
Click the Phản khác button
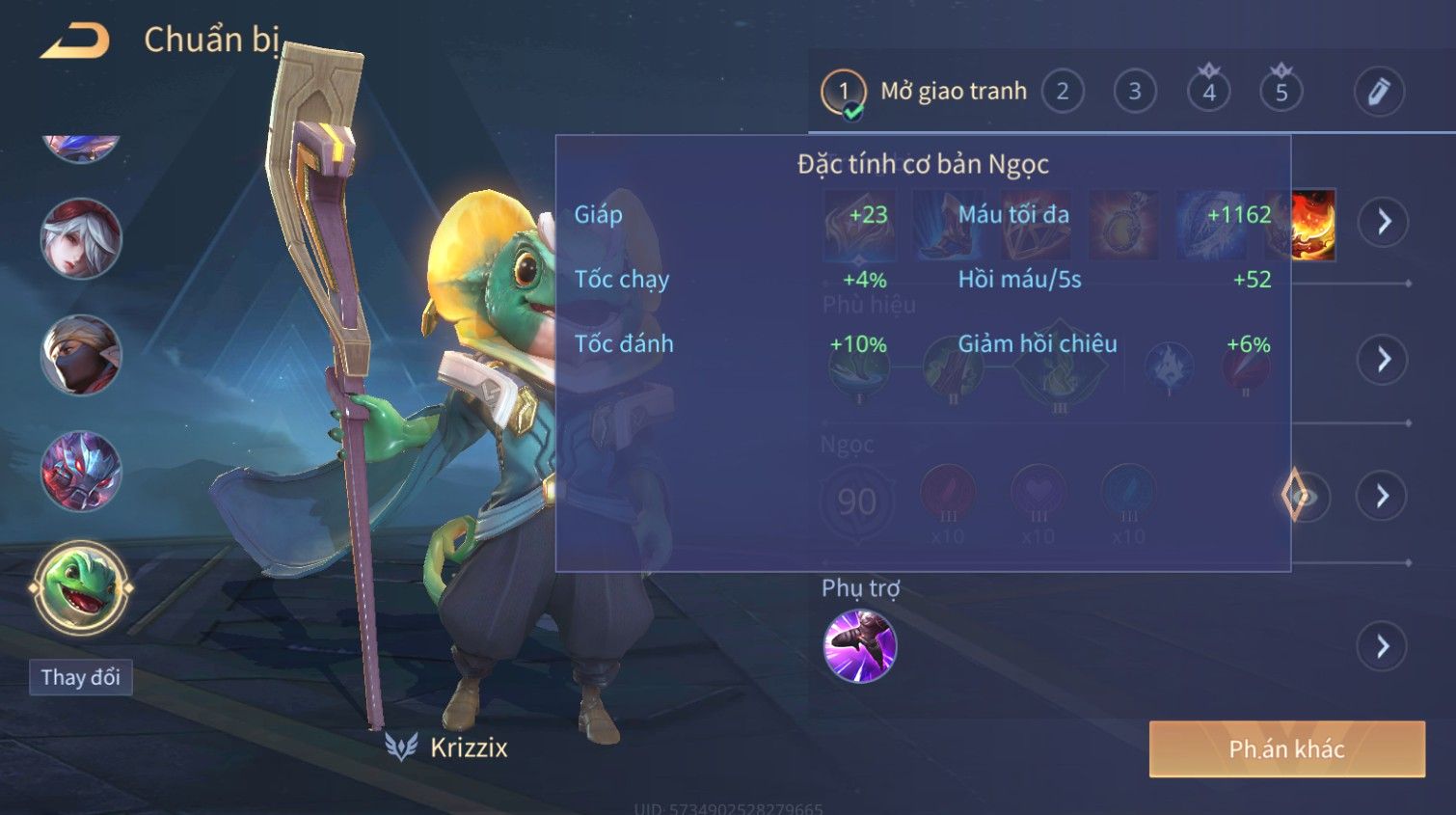[x=1286, y=749]
